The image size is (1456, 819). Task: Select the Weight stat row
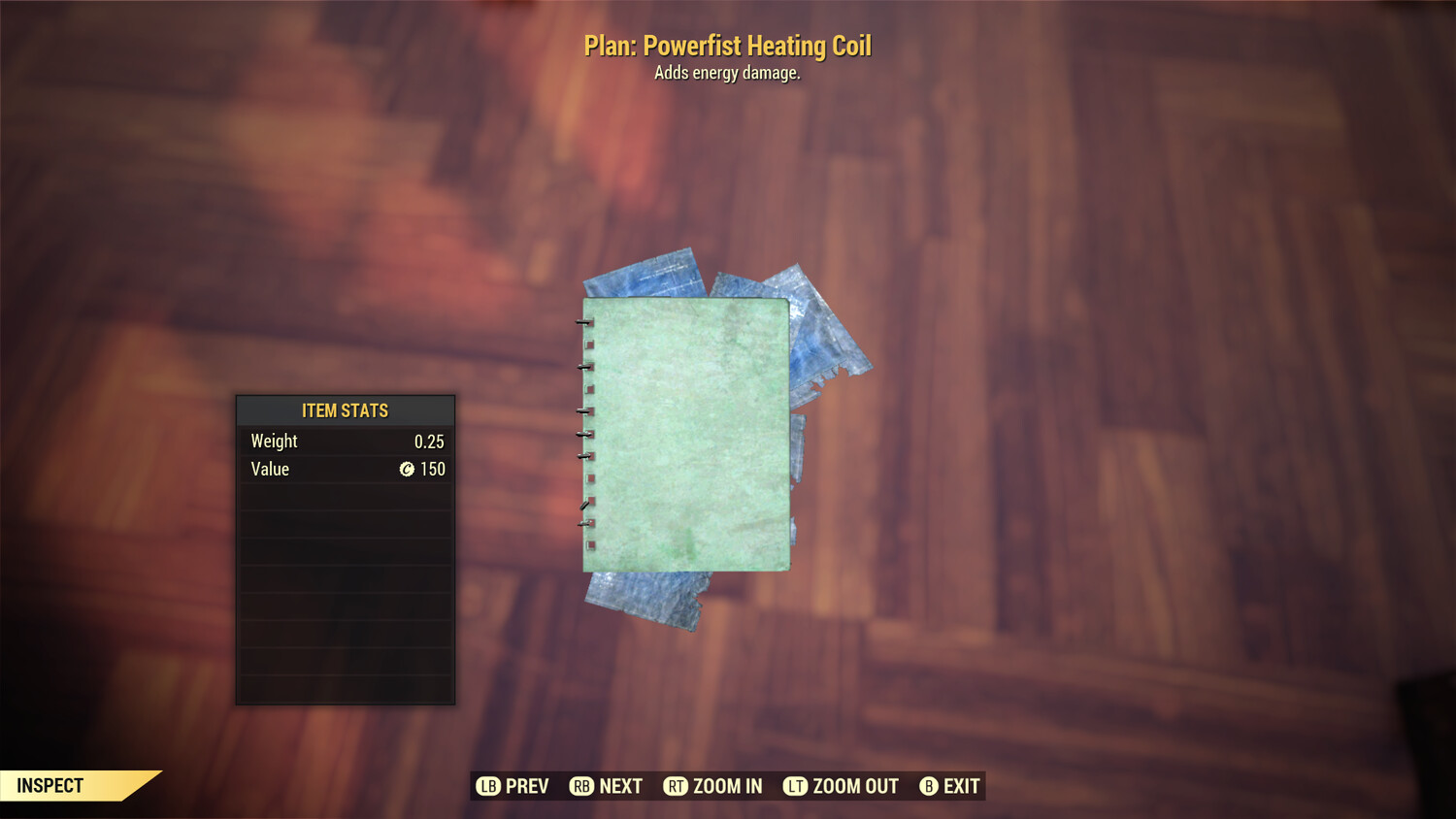click(345, 441)
